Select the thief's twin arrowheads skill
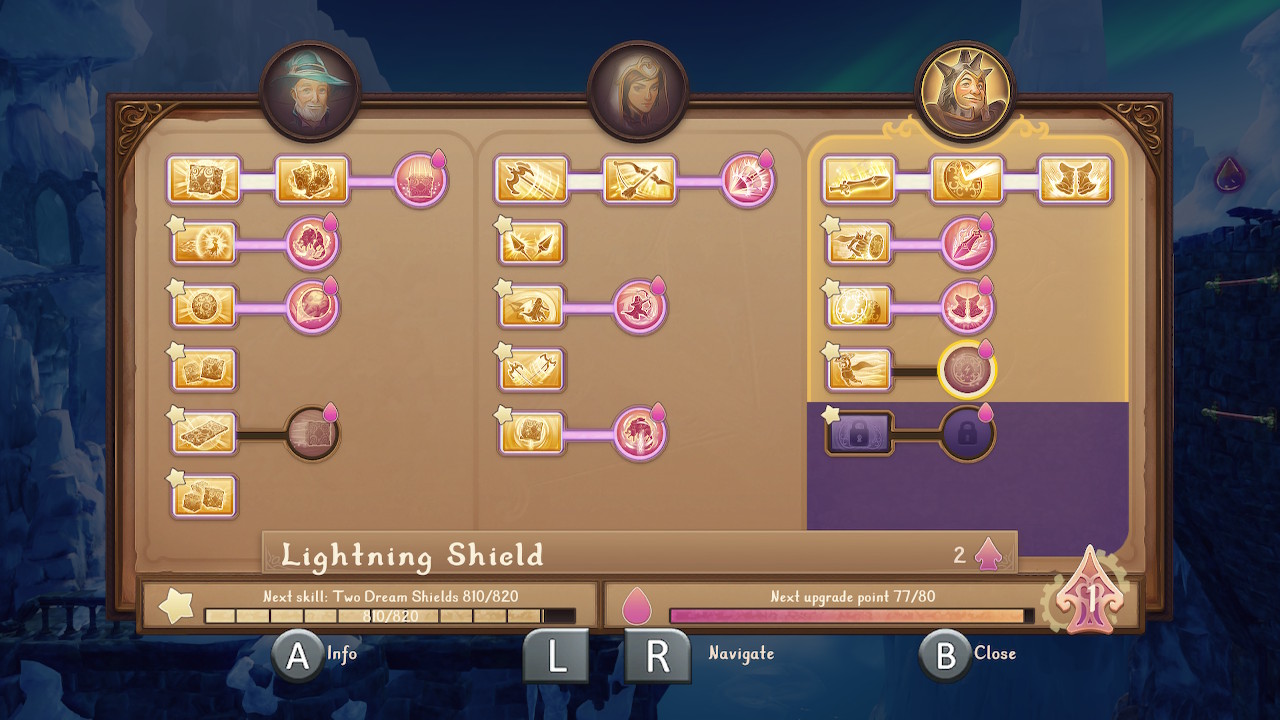Image resolution: width=1280 pixels, height=720 pixels. [x=531, y=243]
